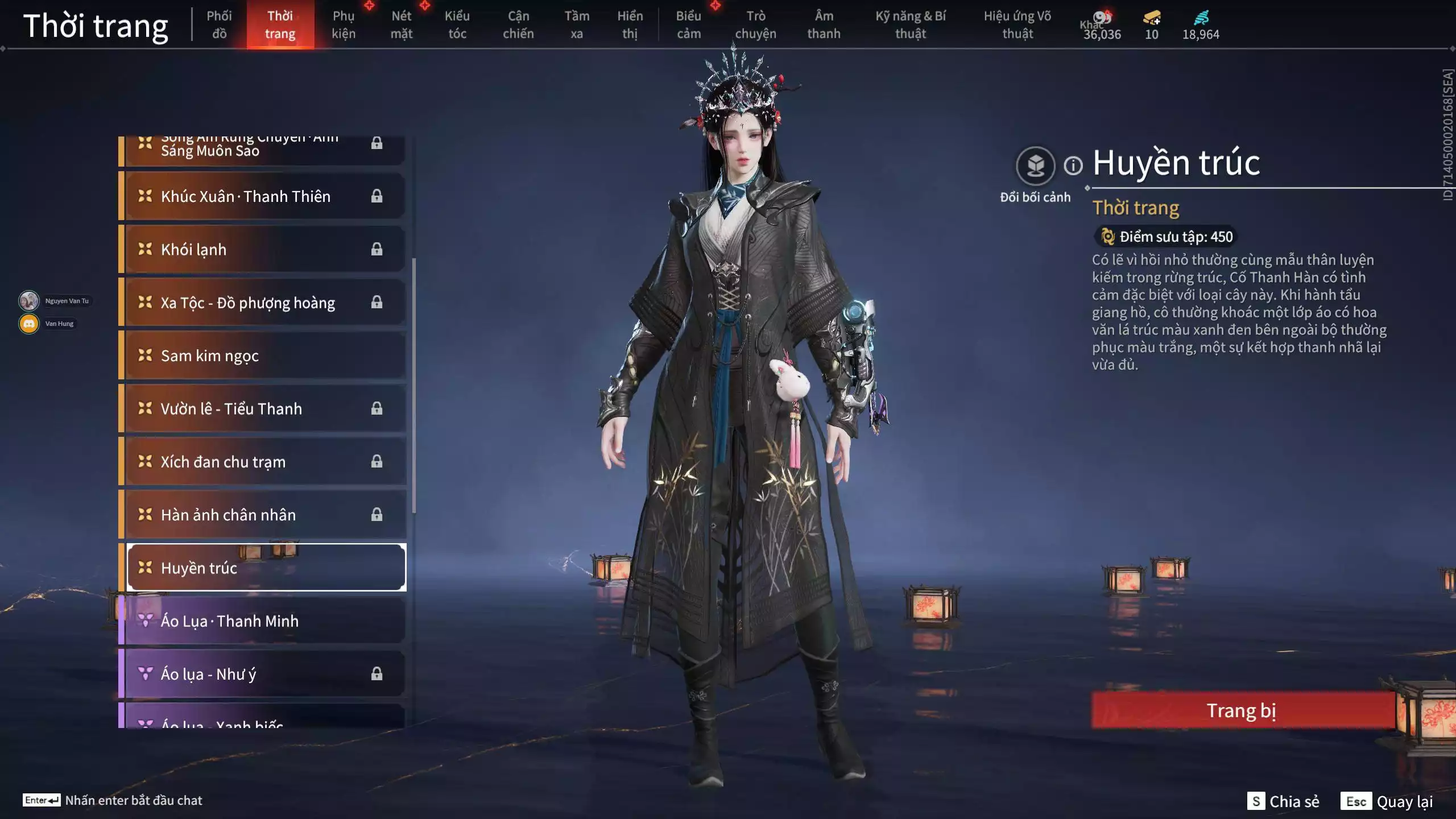Open the Kiểu tóc tab
Viewport: 1456px width, 819px height.
[458, 24]
